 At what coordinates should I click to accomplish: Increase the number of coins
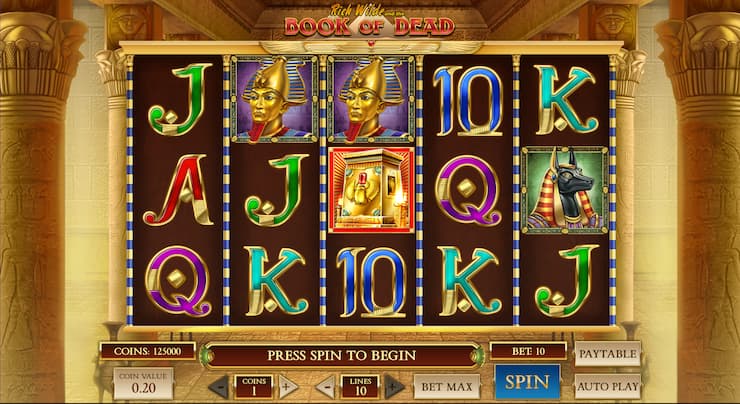[288, 387]
